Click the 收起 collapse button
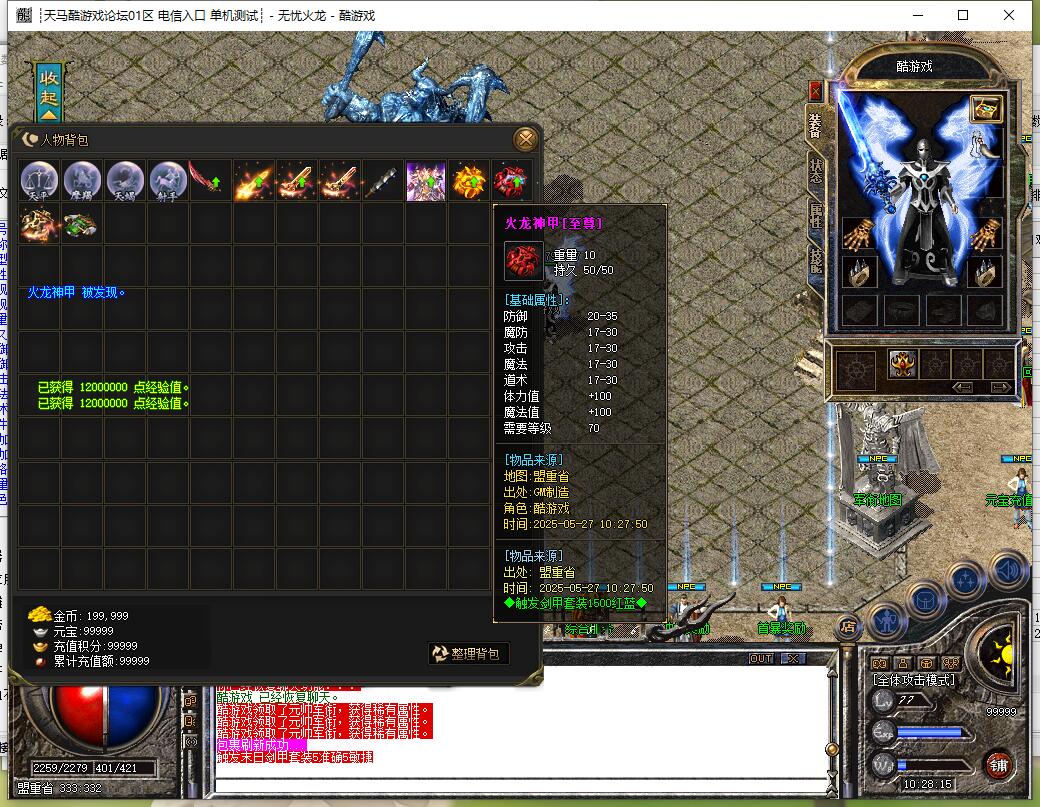Screen dimensions: 1040x807 pyautogui.click(x=49, y=88)
